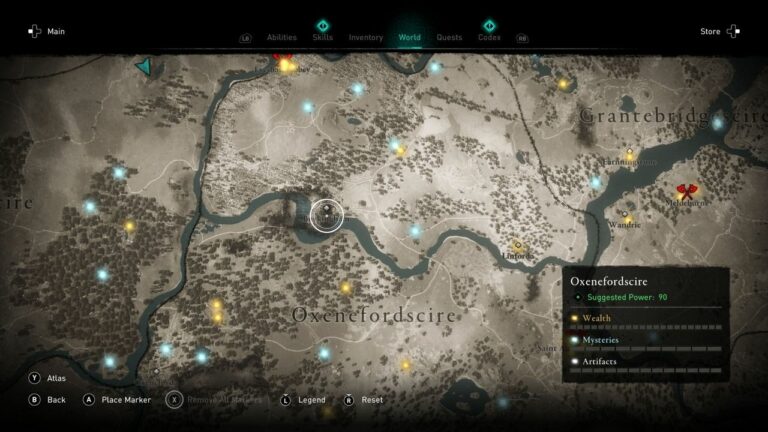Open the Skills tab
Screen dimensions: 768x432
[323, 37]
